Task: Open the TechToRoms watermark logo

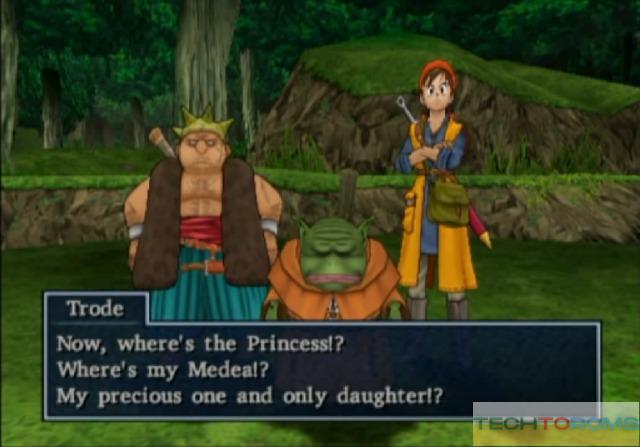Action: pyautogui.click(x=555, y=424)
